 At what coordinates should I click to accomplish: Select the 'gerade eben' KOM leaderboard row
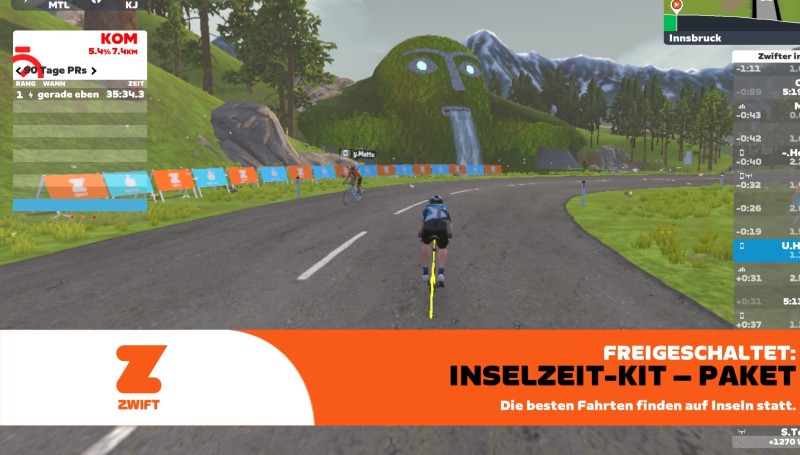[x=80, y=94]
